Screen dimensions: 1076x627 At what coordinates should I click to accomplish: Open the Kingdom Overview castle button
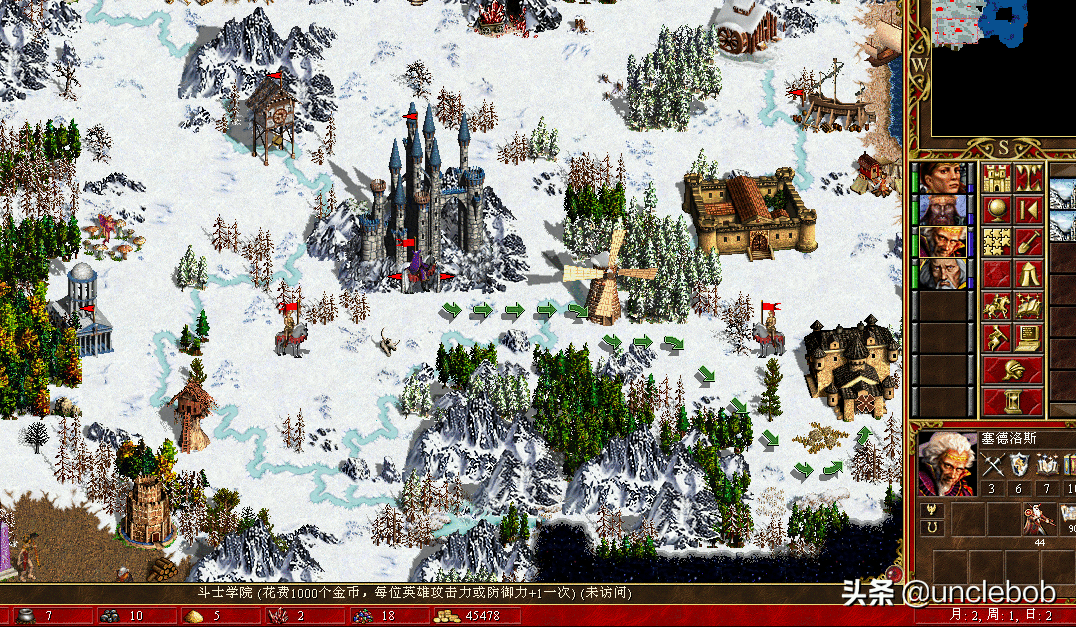pos(996,178)
